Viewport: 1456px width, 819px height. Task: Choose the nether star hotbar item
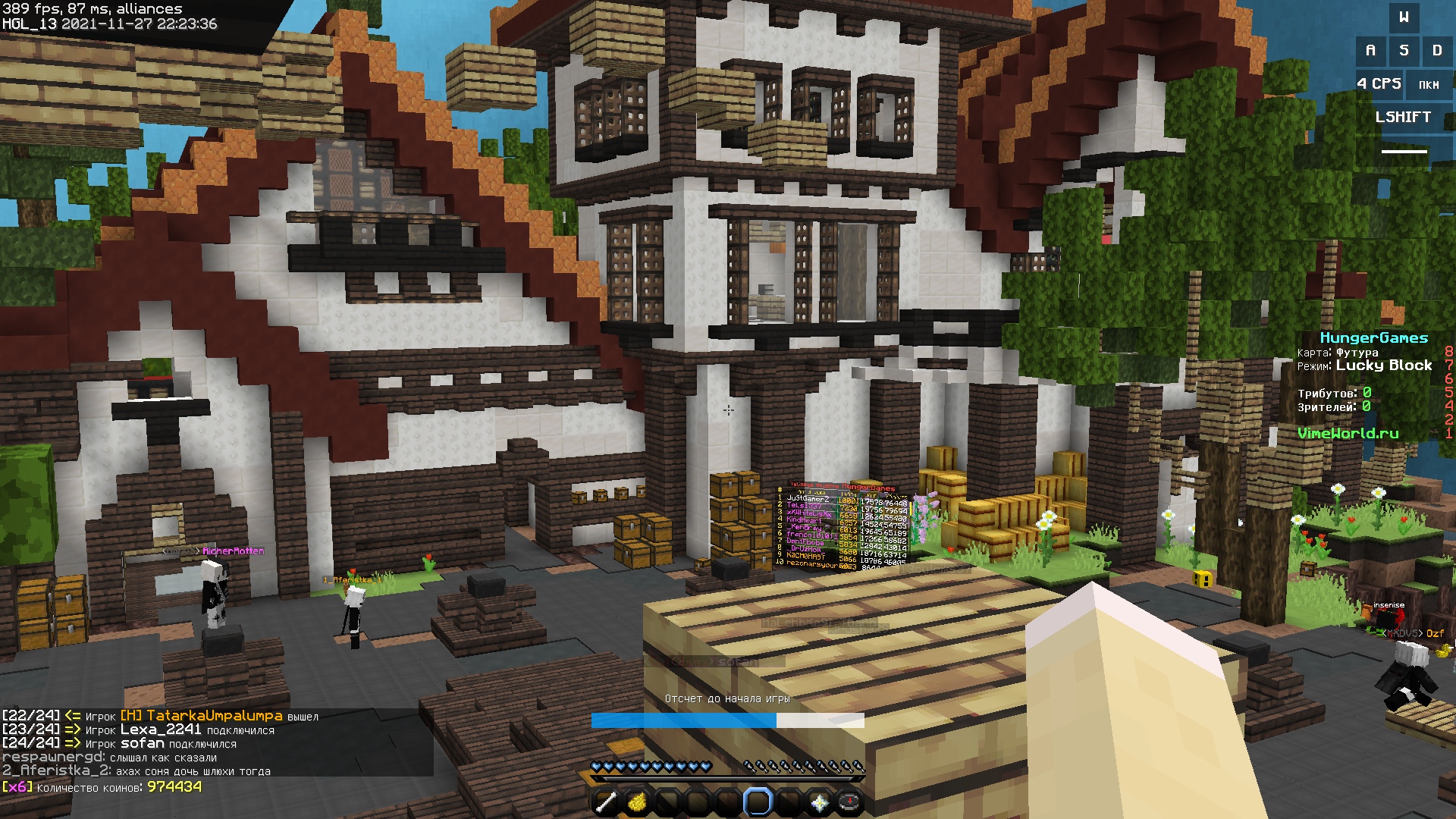819,802
